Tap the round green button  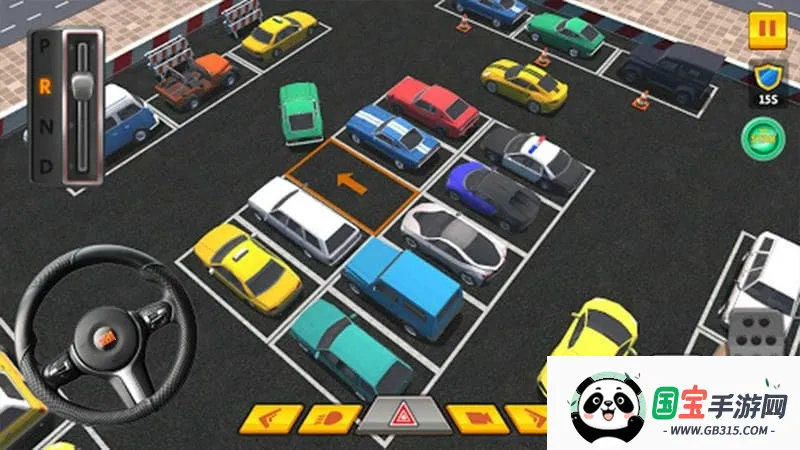[x=763, y=137]
